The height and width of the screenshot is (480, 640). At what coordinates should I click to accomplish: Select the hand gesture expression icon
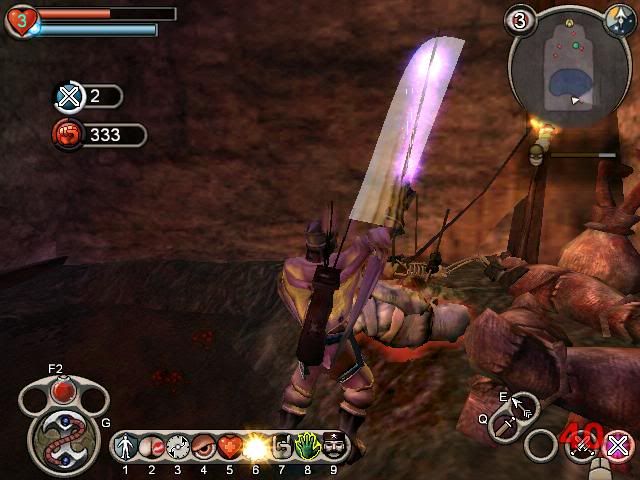281,446
